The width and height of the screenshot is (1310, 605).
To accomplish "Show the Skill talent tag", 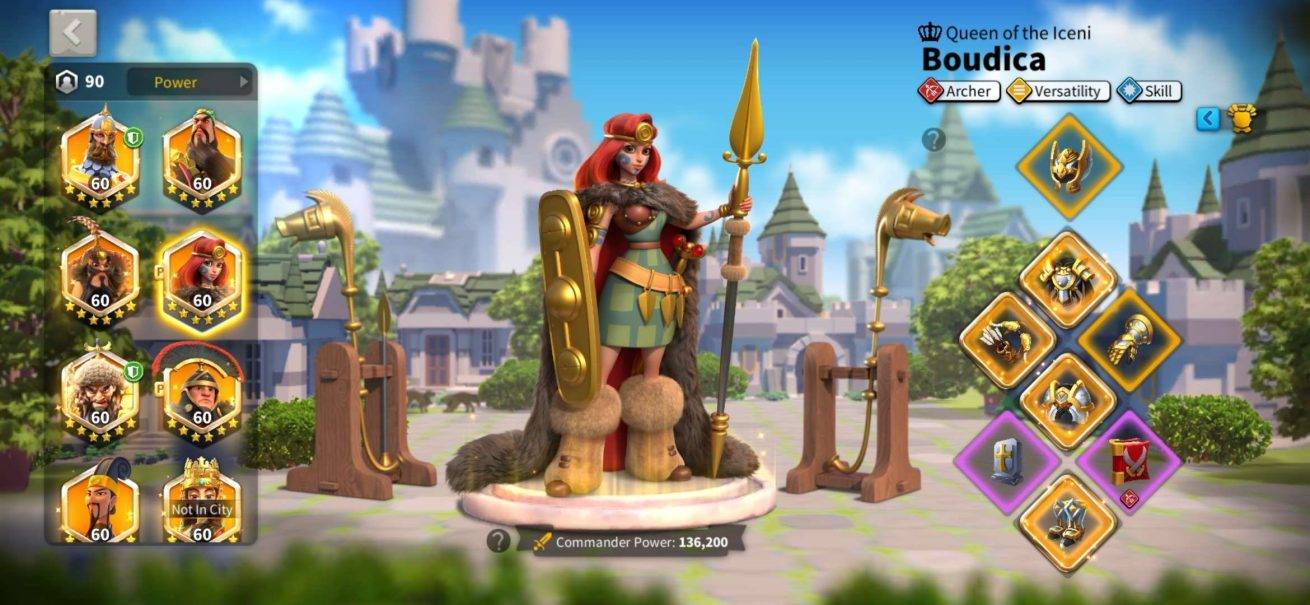I will (1149, 91).
